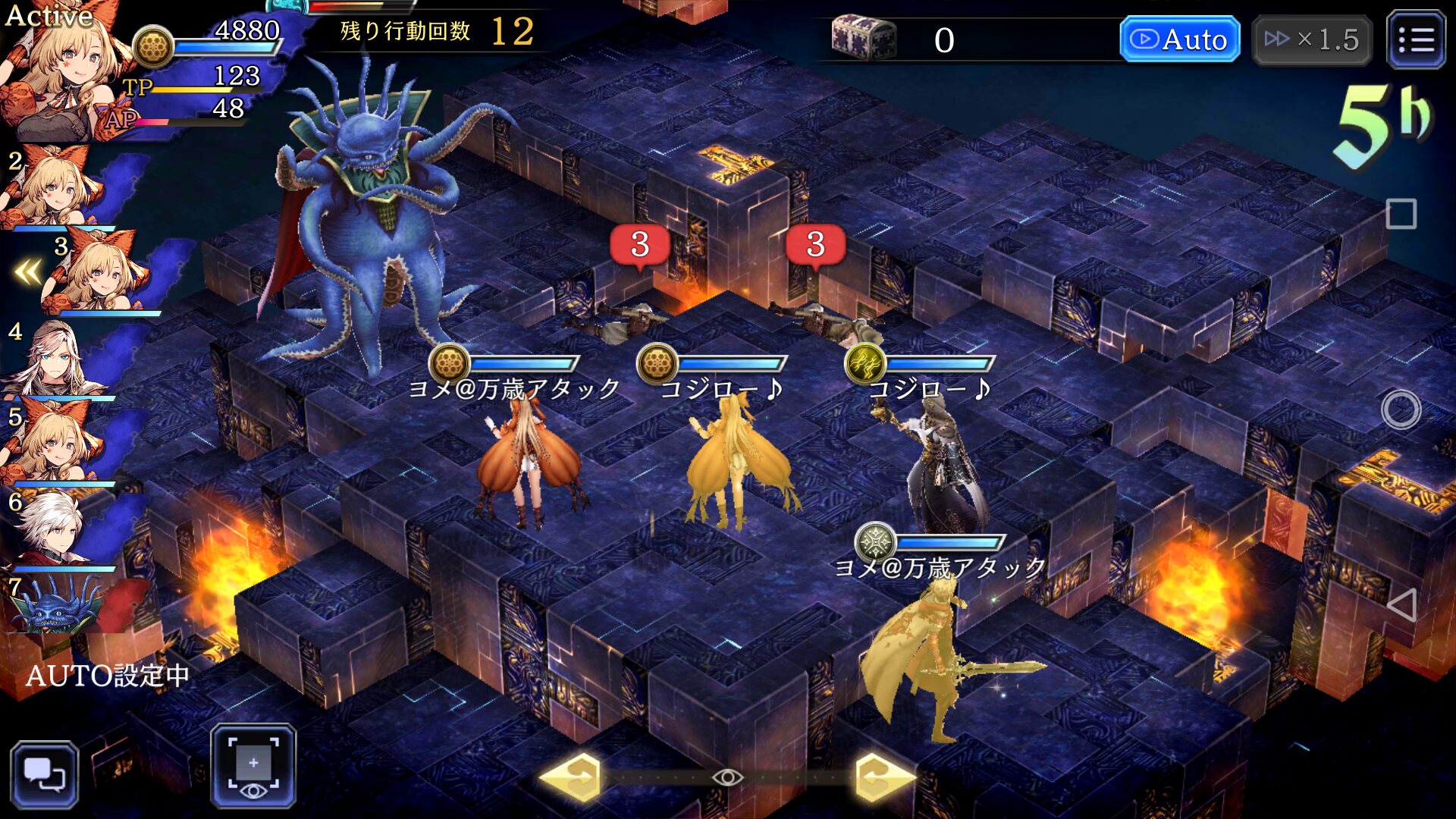Viewport: 1456px width, 819px height.
Task: Tap the Android home circle button
Action: [1401, 410]
